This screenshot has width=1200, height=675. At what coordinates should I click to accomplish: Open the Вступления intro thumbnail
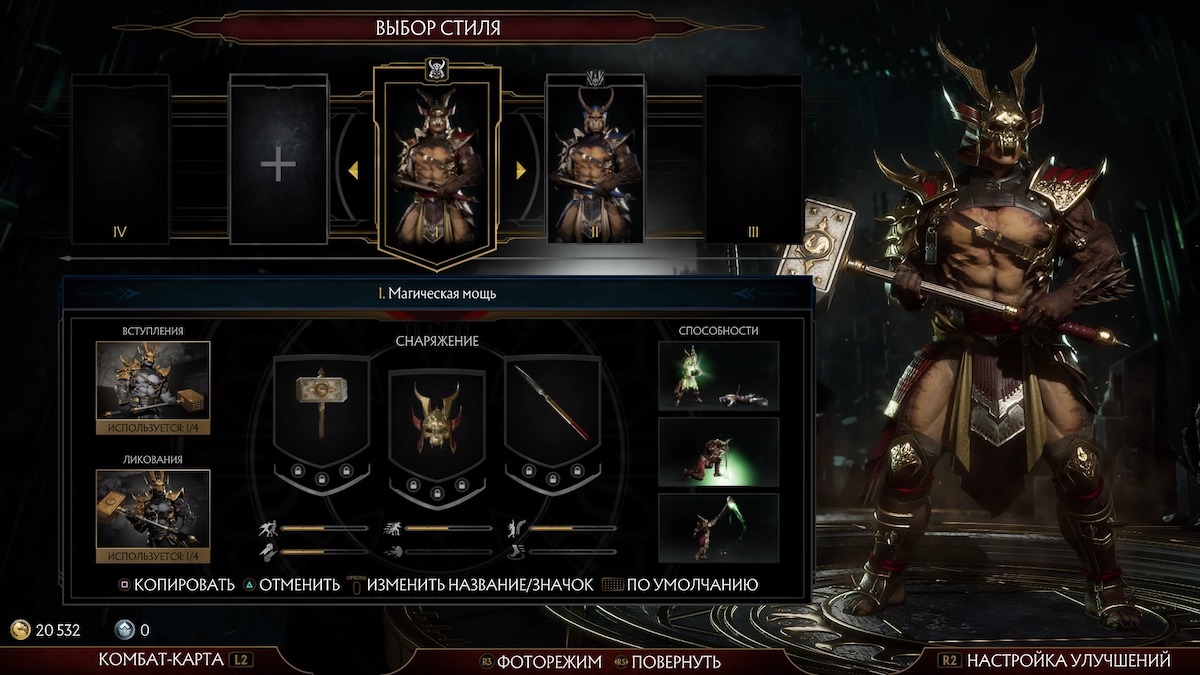(153, 380)
